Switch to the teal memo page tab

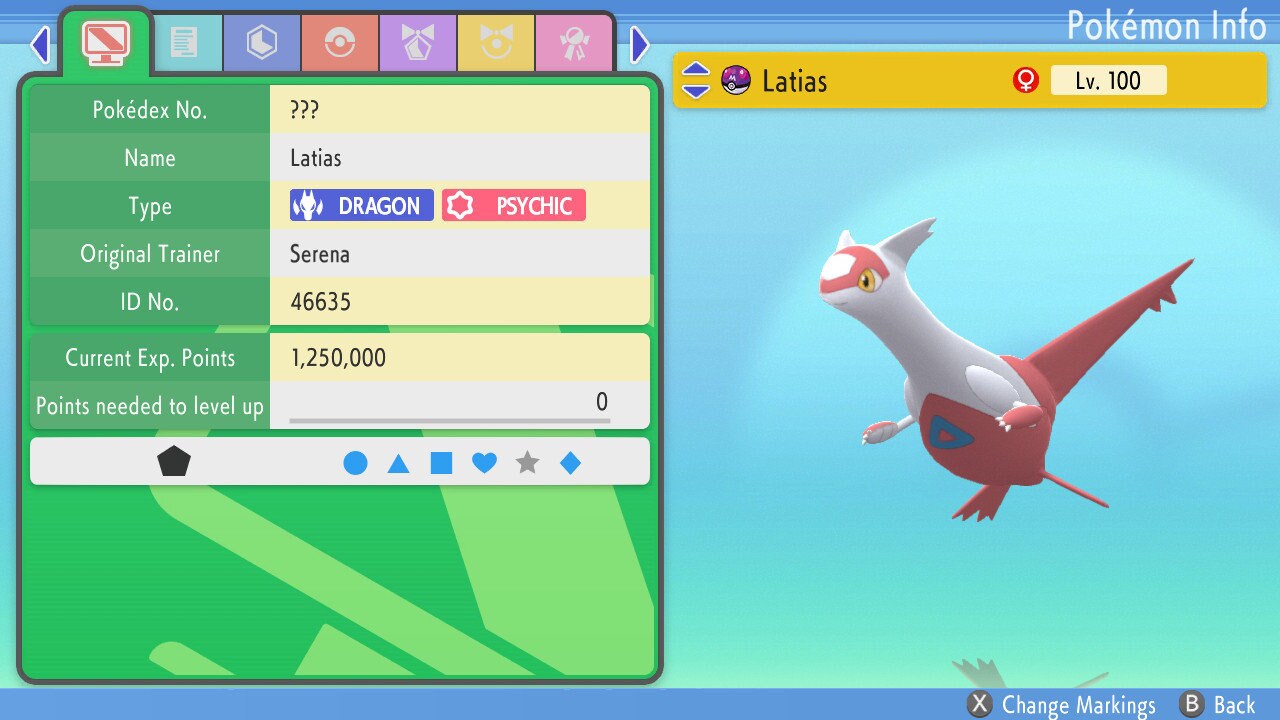point(183,43)
